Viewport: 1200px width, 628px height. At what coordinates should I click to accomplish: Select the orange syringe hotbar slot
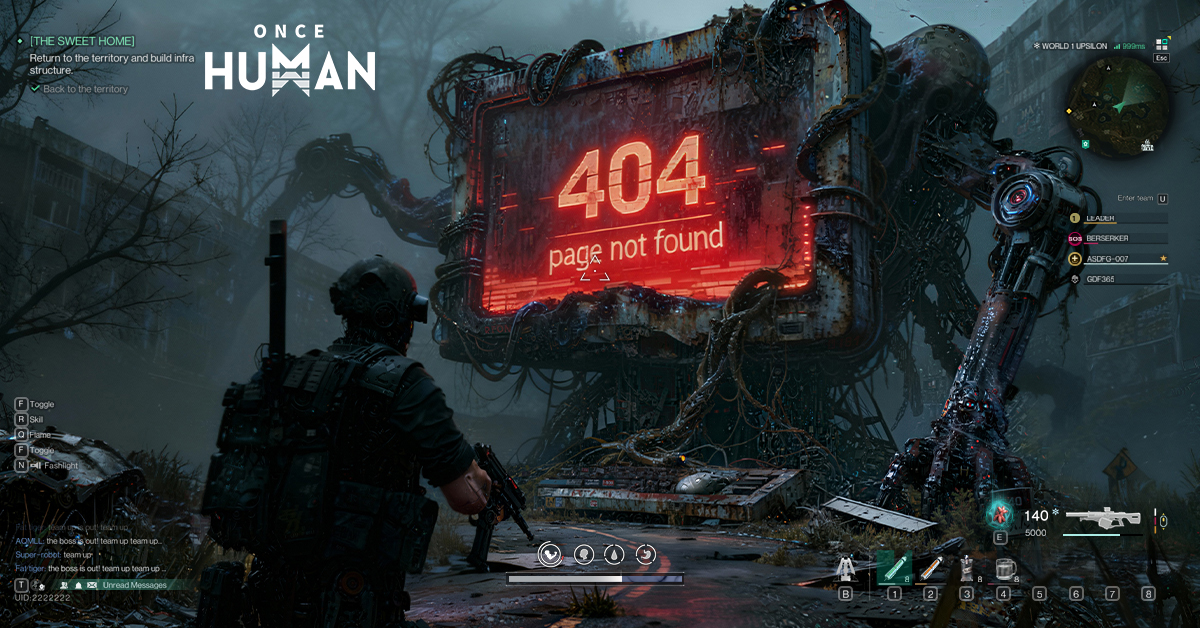coord(931,569)
